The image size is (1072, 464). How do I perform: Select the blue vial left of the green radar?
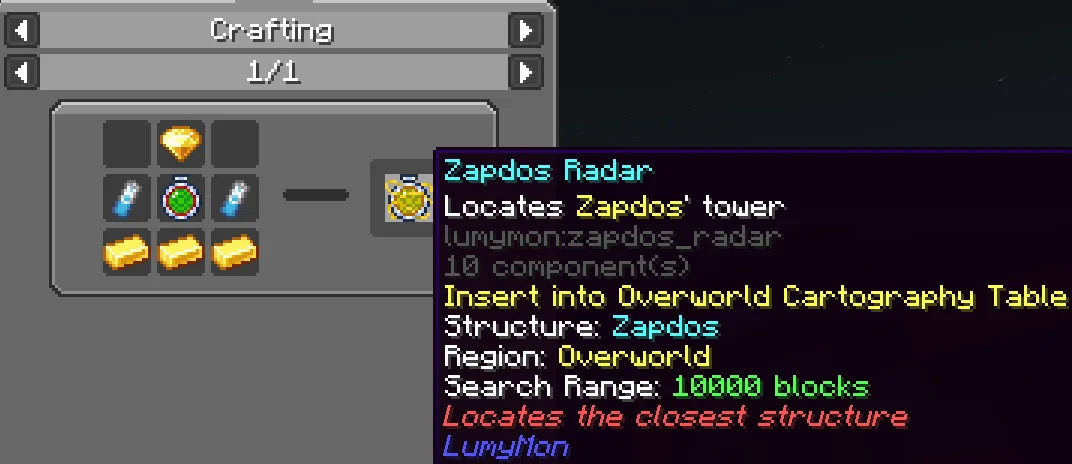tap(127, 199)
